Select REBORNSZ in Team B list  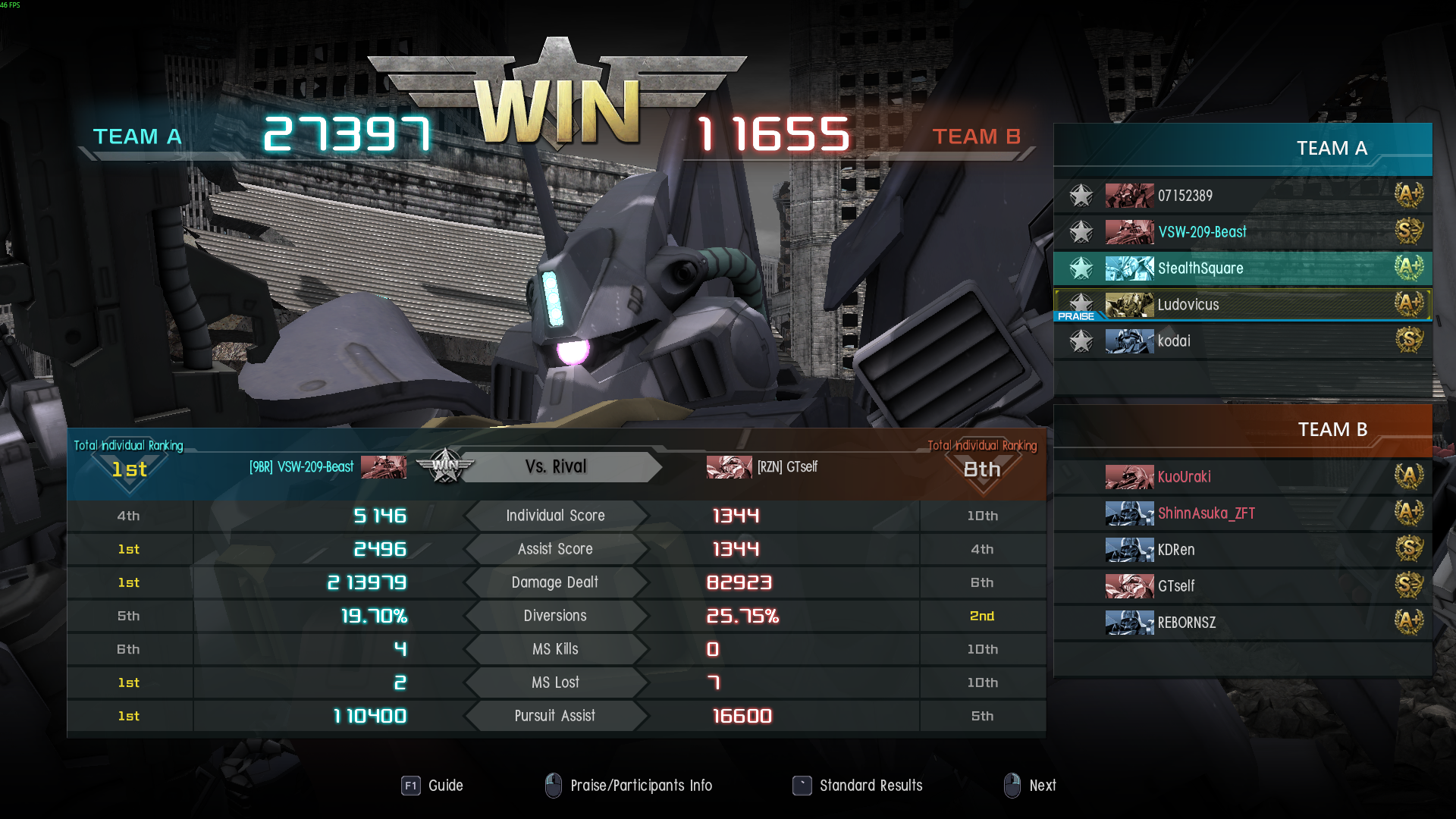click(1244, 623)
